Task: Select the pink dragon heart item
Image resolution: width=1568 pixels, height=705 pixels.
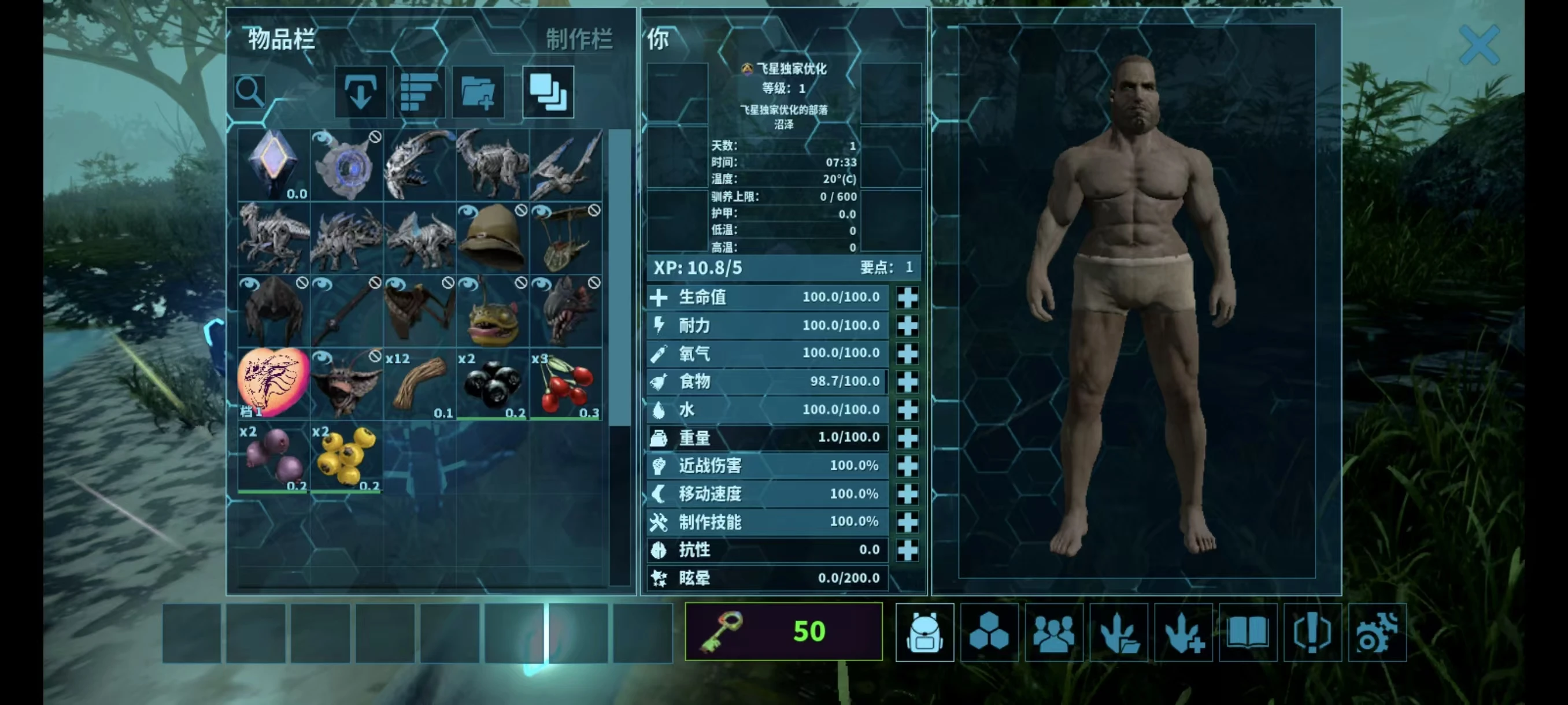Action: click(x=273, y=384)
